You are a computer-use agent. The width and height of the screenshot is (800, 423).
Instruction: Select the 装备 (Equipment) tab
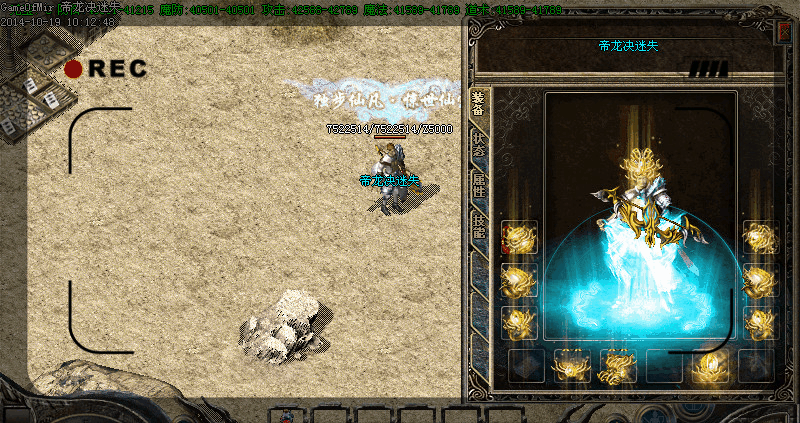coord(479,104)
